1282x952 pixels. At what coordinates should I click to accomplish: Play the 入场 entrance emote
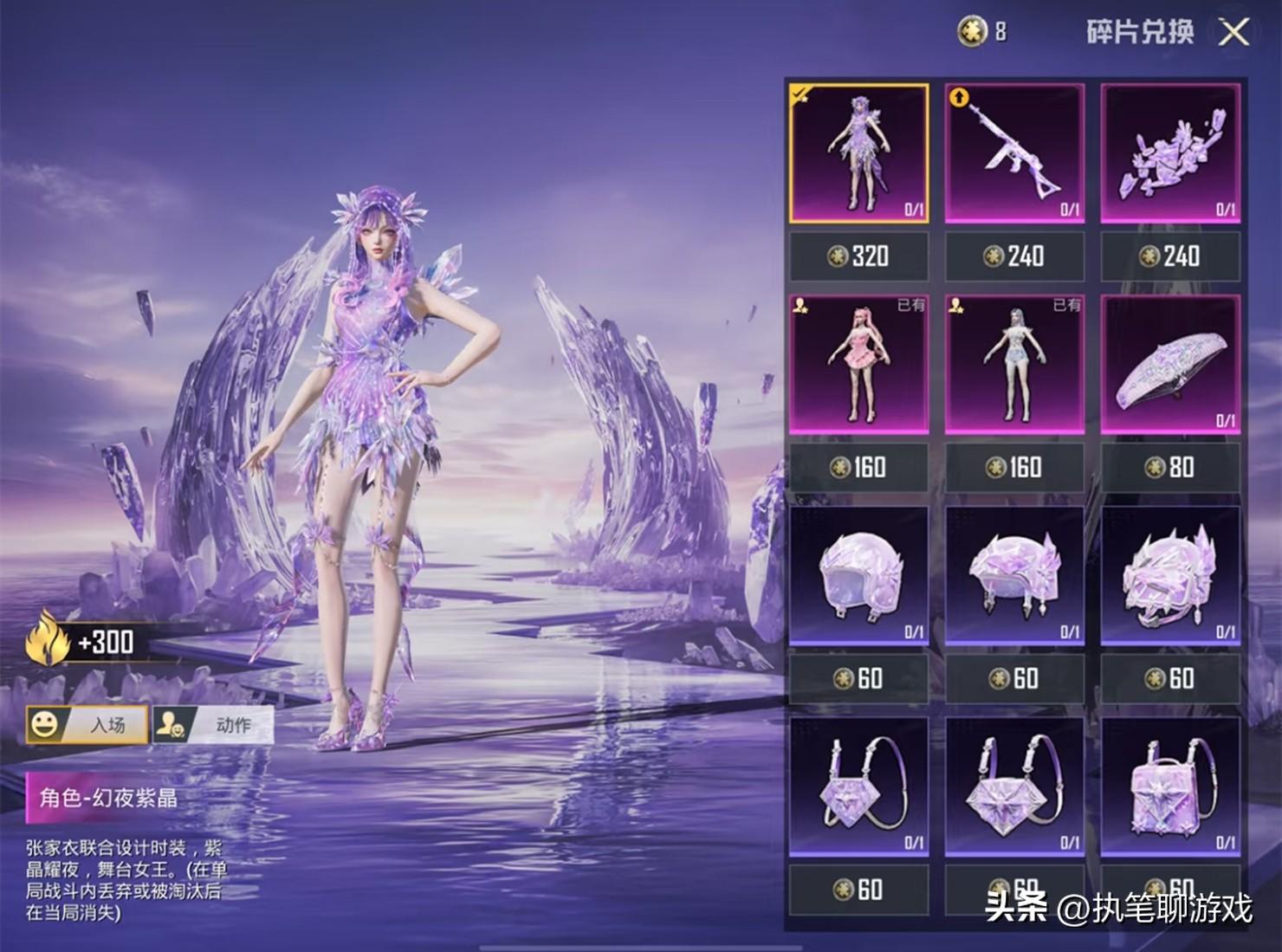[87, 724]
